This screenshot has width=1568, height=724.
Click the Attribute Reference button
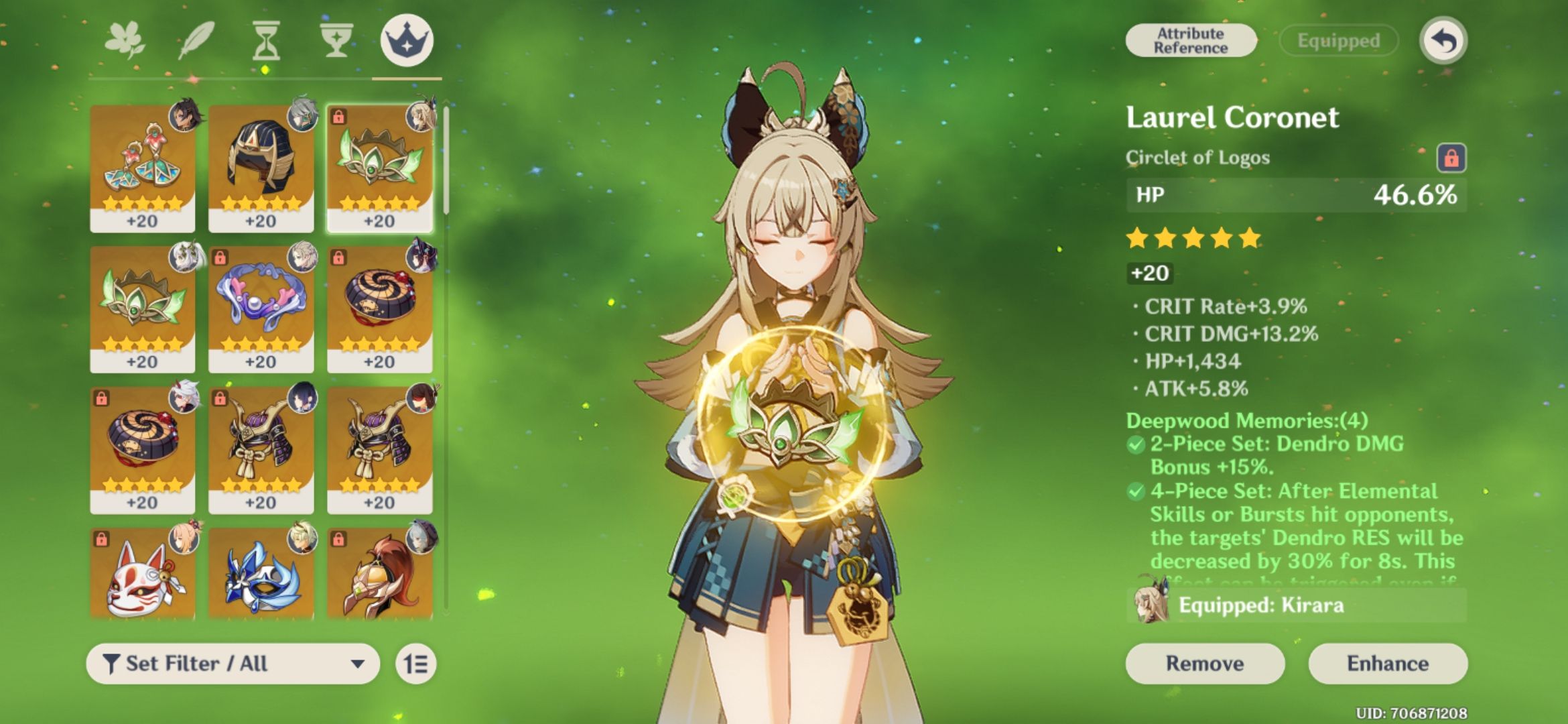(x=1191, y=39)
